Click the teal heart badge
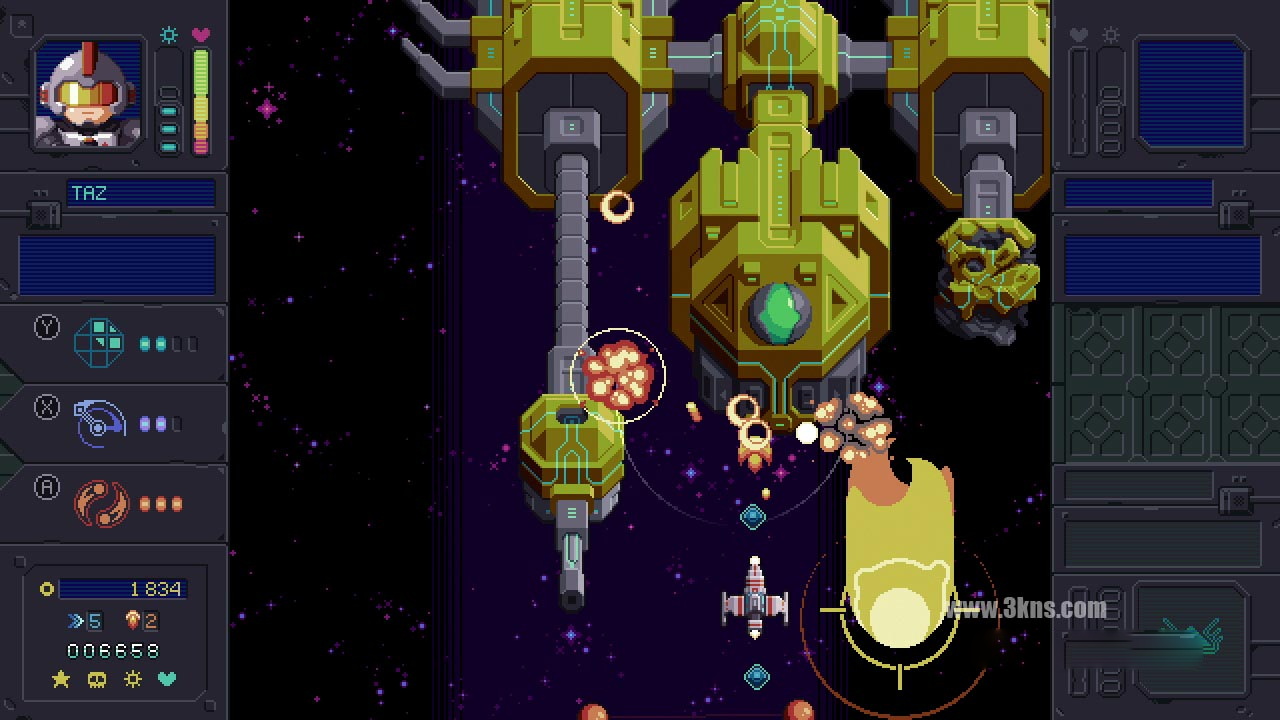Image resolution: width=1280 pixels, height=720 pixels. point(167,680)
